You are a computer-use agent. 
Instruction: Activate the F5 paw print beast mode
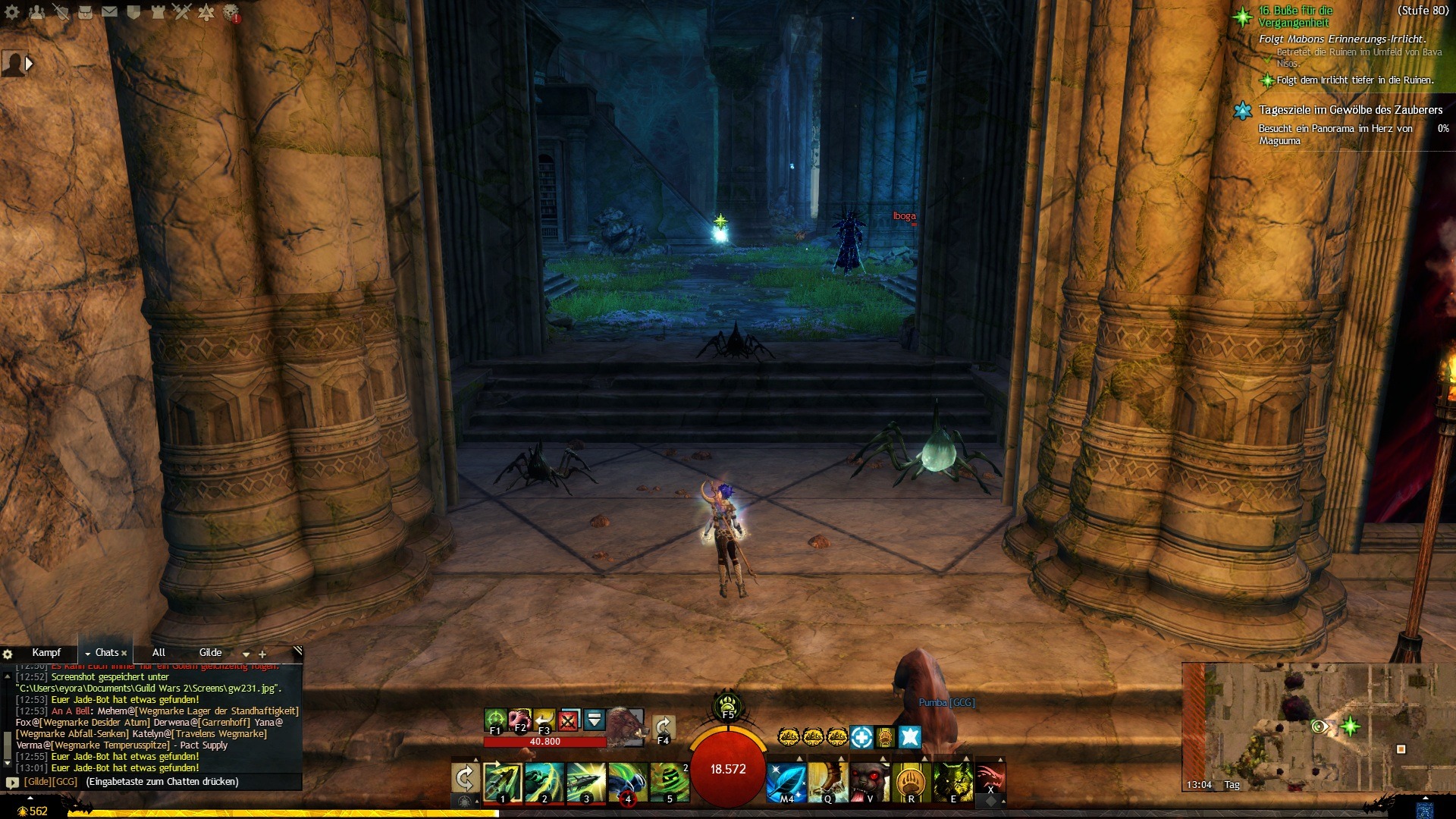pos(727,704)
